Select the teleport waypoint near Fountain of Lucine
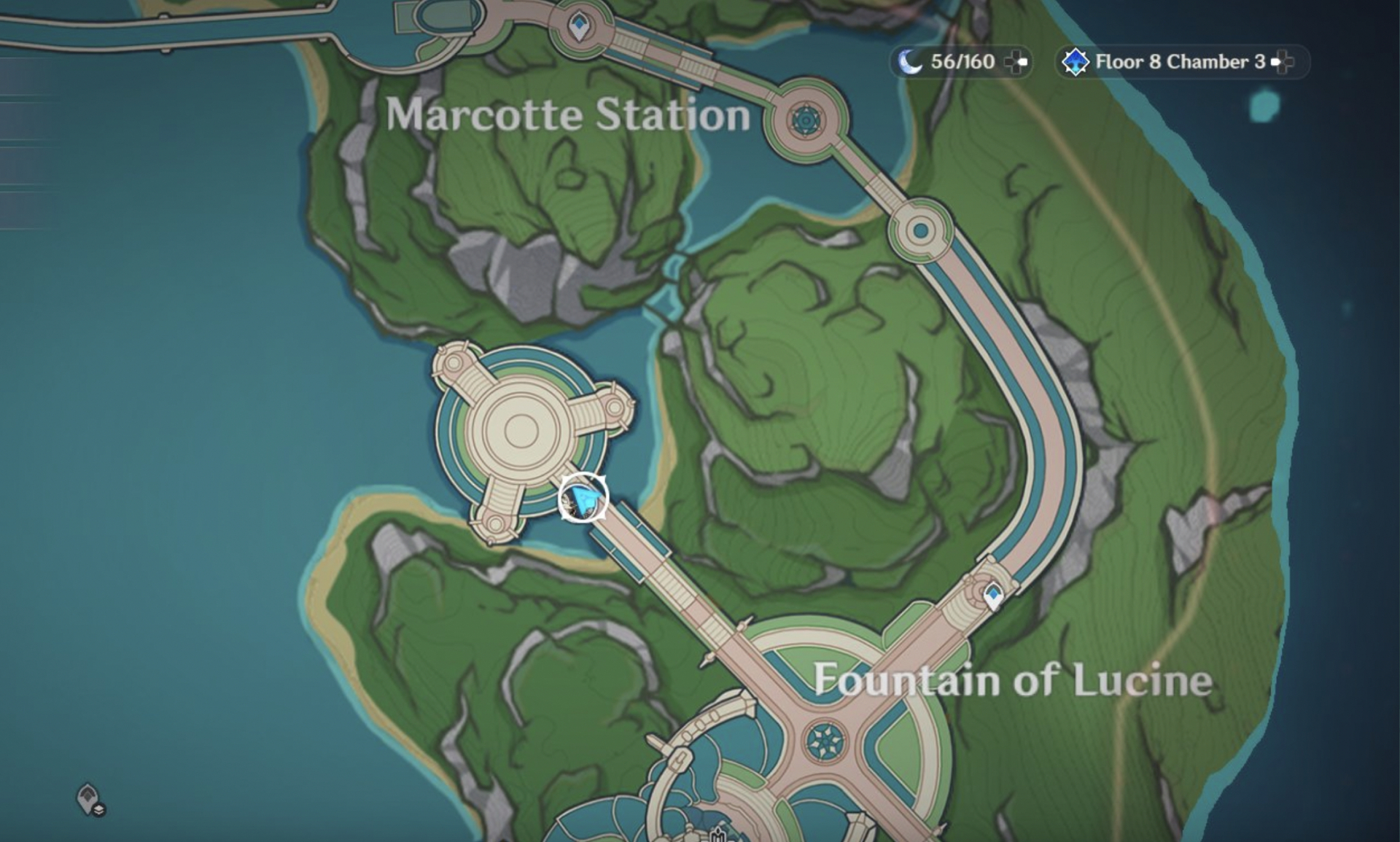Screen dimensions: 1400x842 pyautogui.click(x=993, y=596)
